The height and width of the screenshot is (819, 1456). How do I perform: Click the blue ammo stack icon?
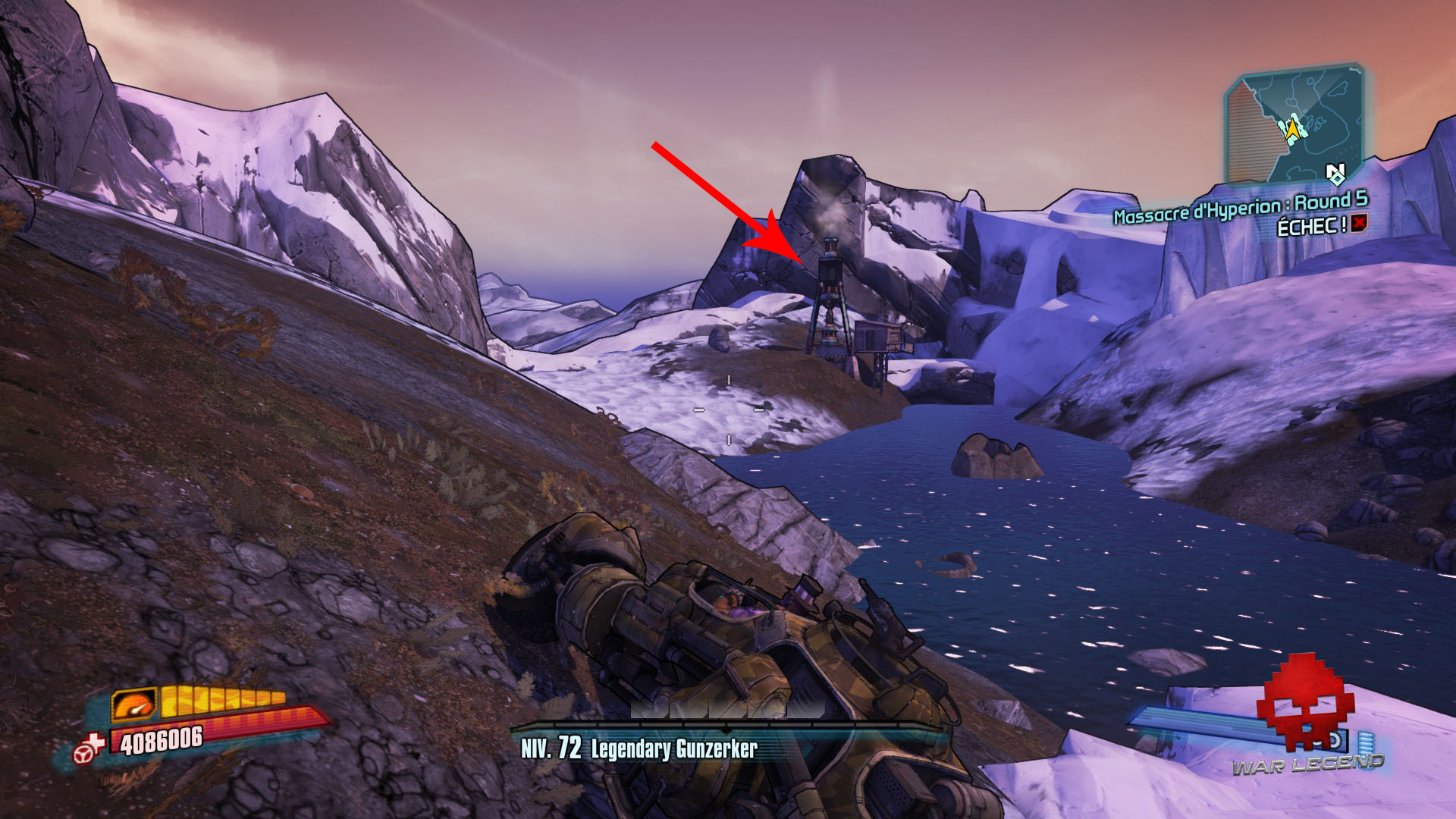coord(1367,743)
